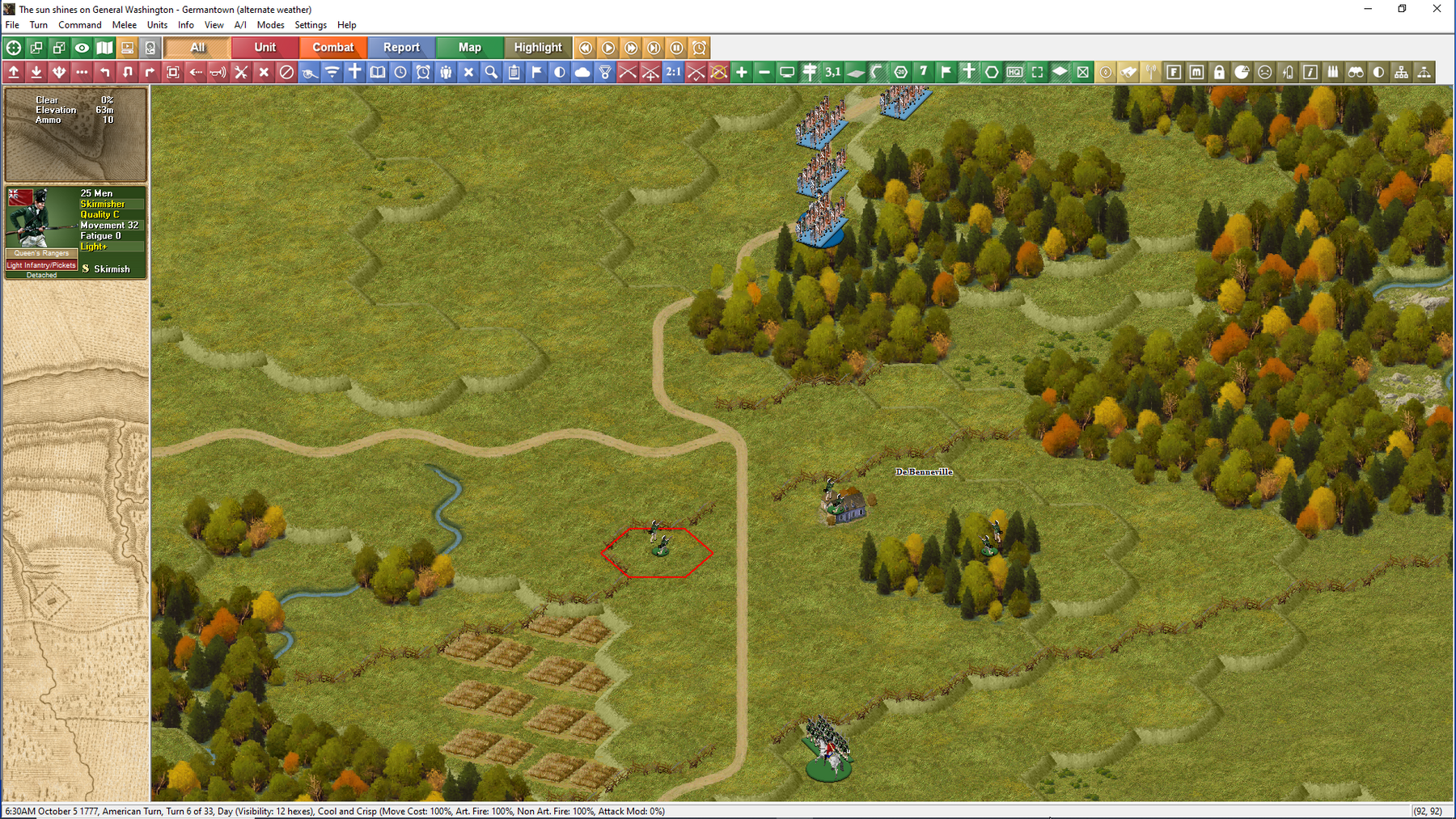Click the orange pause button
The image size is (1456, 819).
coord(677,48)
